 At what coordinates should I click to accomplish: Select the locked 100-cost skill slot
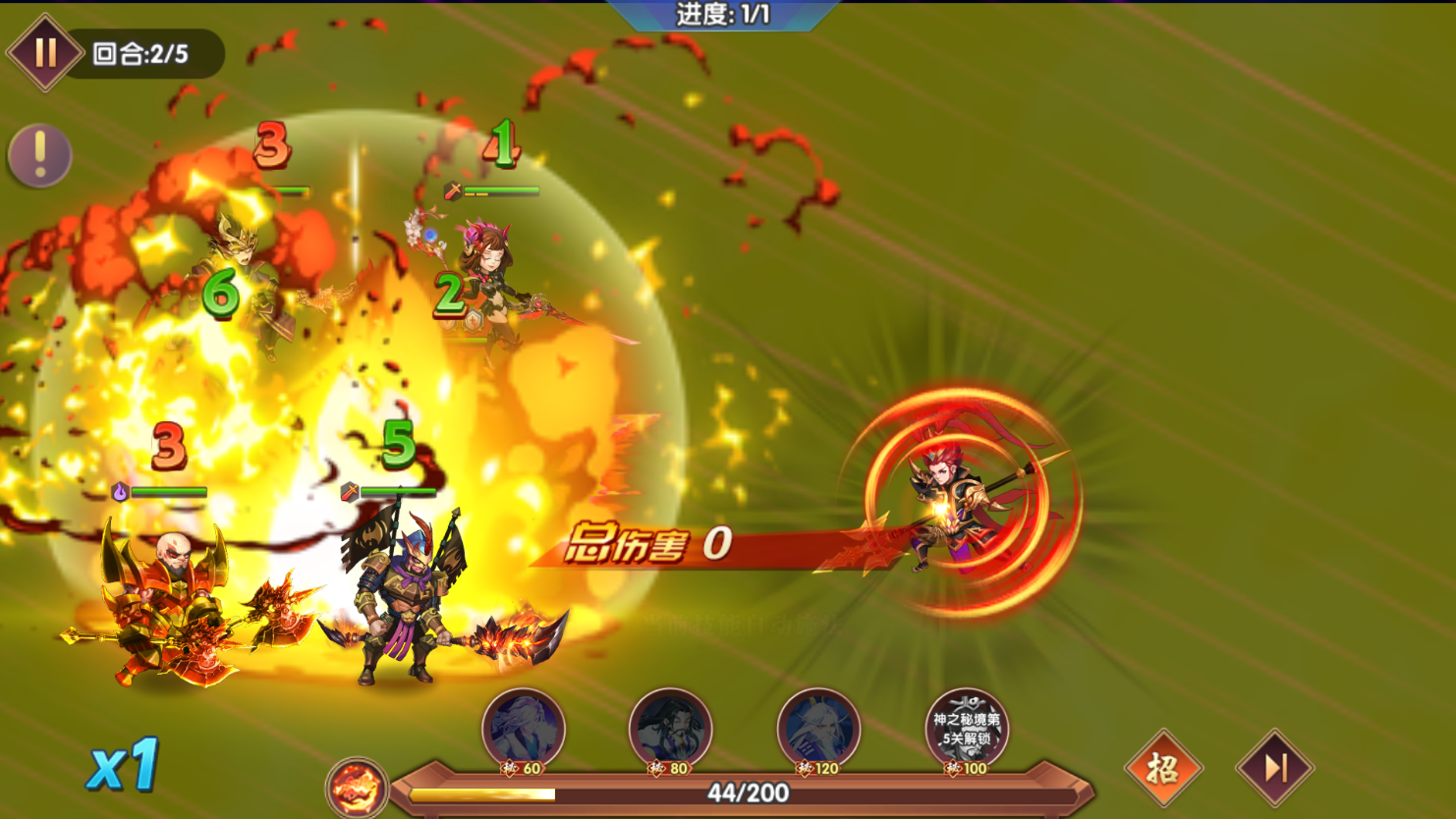[x=967, y=729]
